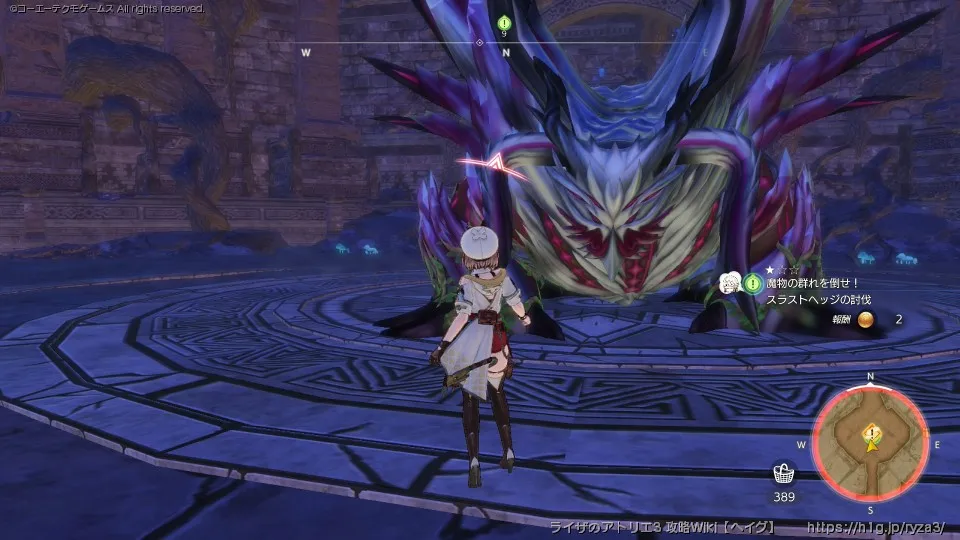Click the quest marker on the minimap

pyautogui.click(x=872, y=432)
